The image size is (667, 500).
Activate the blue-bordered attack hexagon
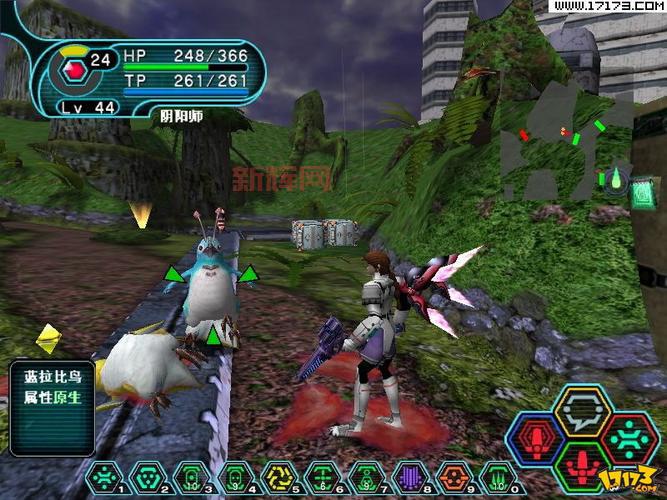click(537, 439)
